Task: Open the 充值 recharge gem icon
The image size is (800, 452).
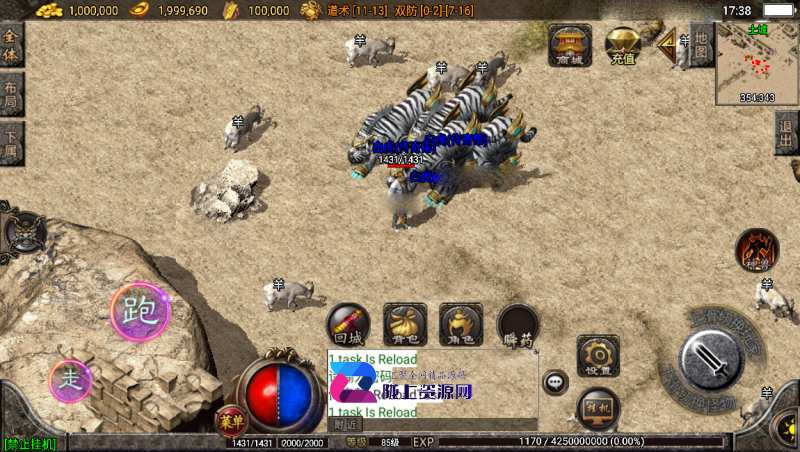Action: click(x=623, y=45)
